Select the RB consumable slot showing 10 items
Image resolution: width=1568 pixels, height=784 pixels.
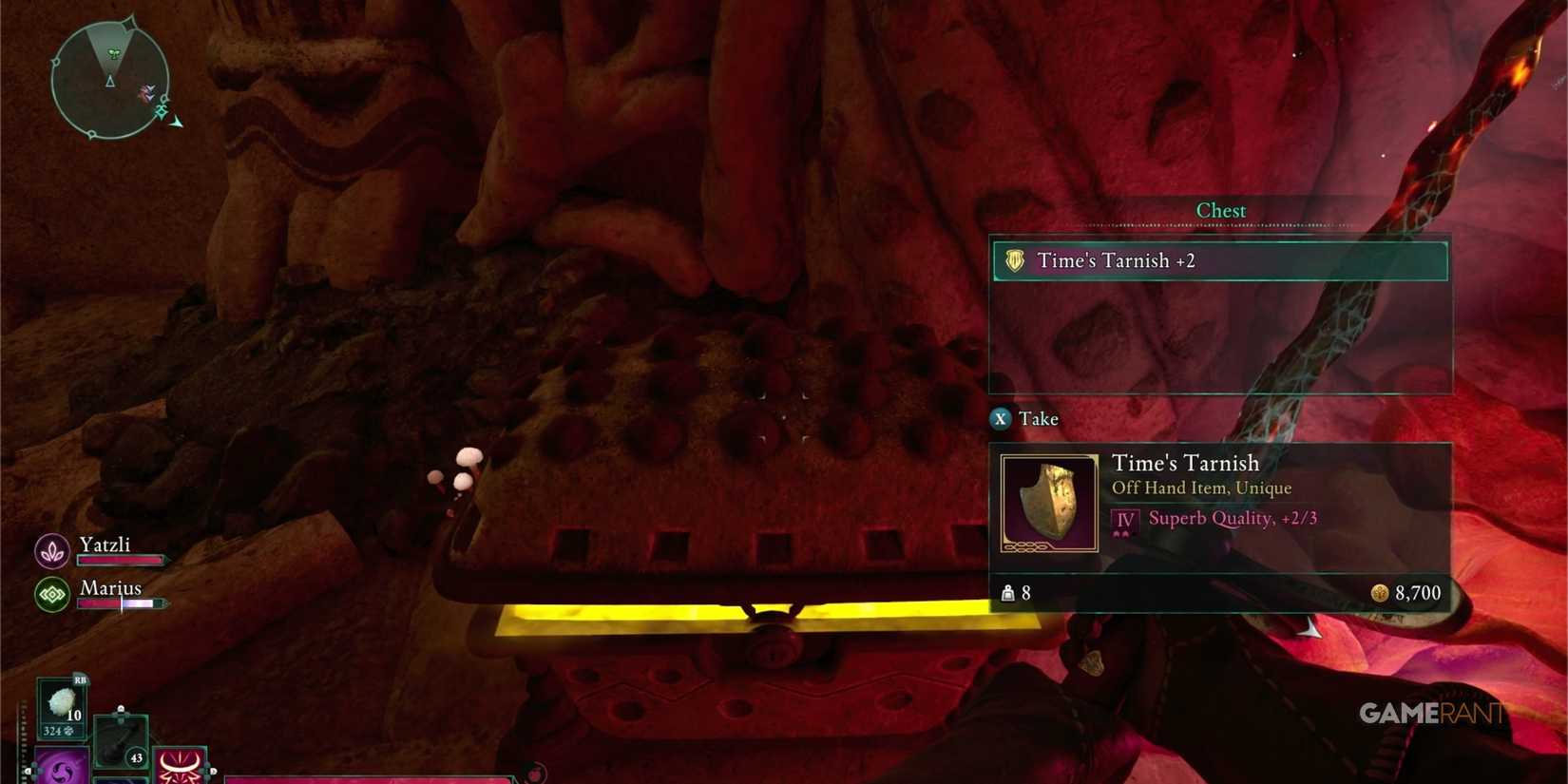62,708
